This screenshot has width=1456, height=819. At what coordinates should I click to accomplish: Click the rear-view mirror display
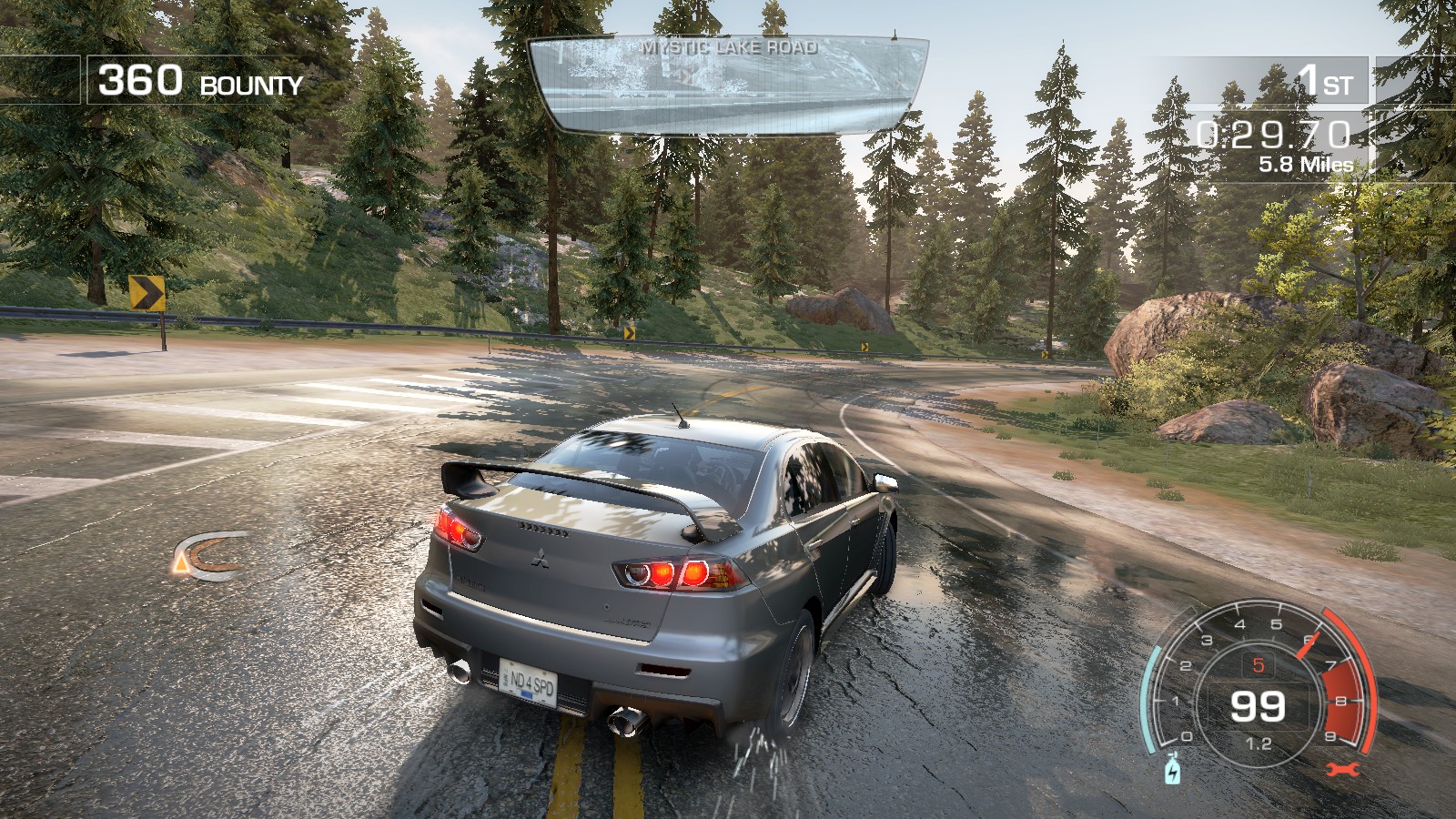coord(728,85)
